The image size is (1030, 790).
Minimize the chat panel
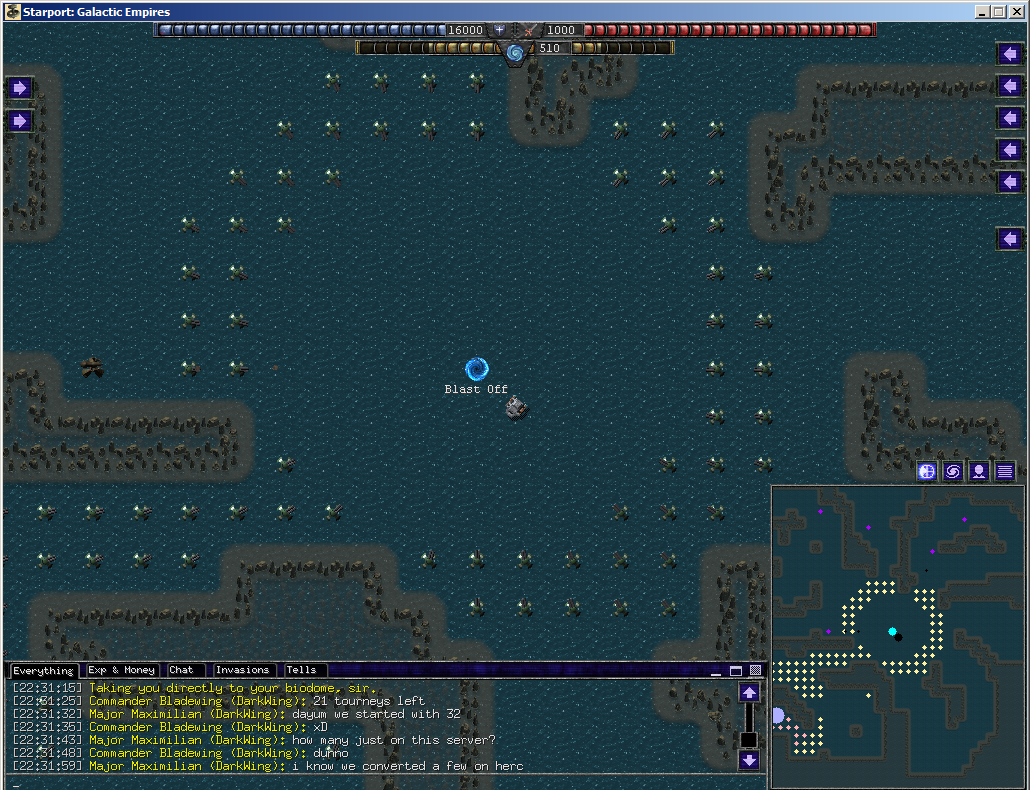pos(717,670)
